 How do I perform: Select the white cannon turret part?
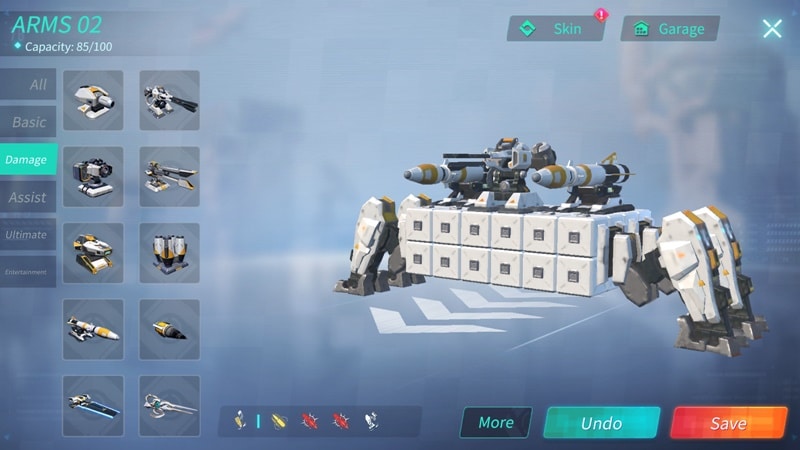click(93, 100)
